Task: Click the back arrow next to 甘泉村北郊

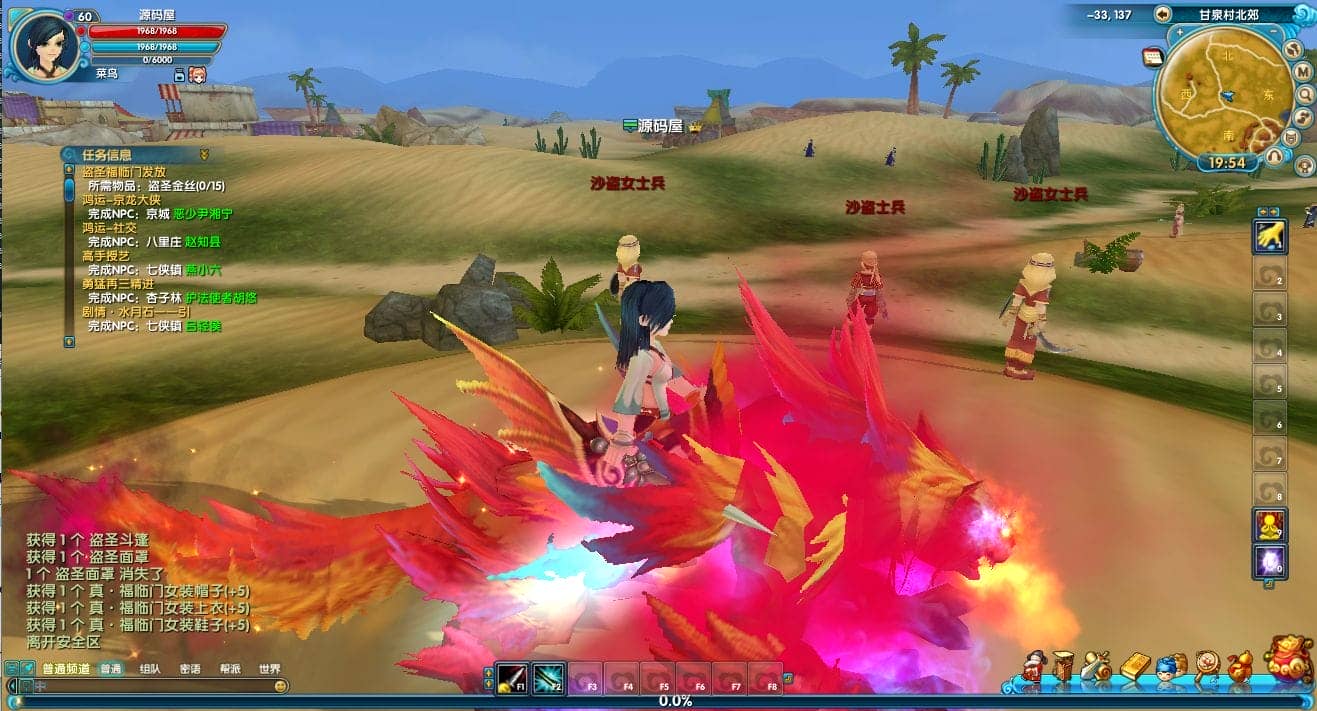Action: [x=1162, y=14]
